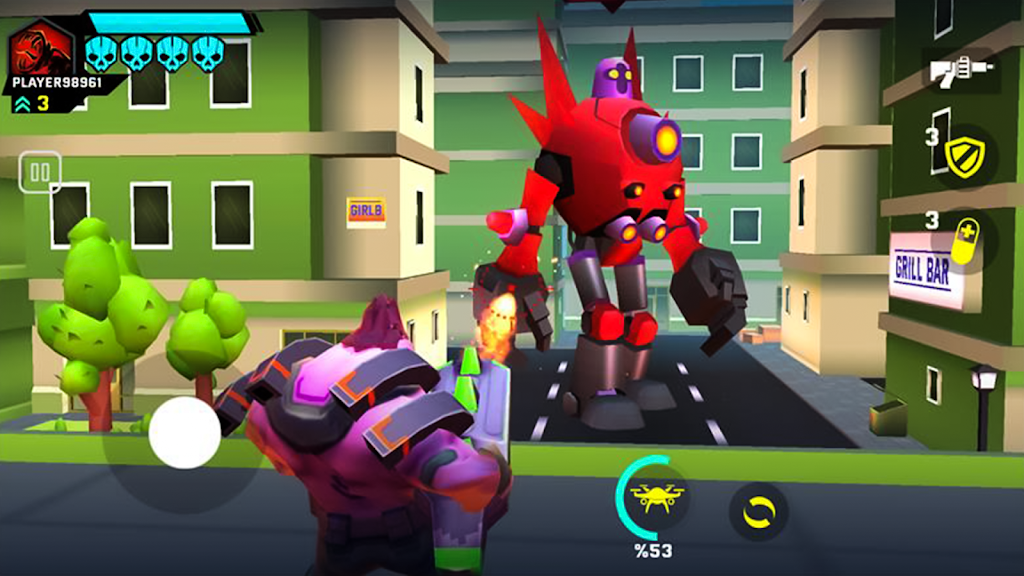This screenshot has width=1024, height=576.
Task: Tap the weapon fire gun icon
Action: pyautogui.click(x=961, y=70)
